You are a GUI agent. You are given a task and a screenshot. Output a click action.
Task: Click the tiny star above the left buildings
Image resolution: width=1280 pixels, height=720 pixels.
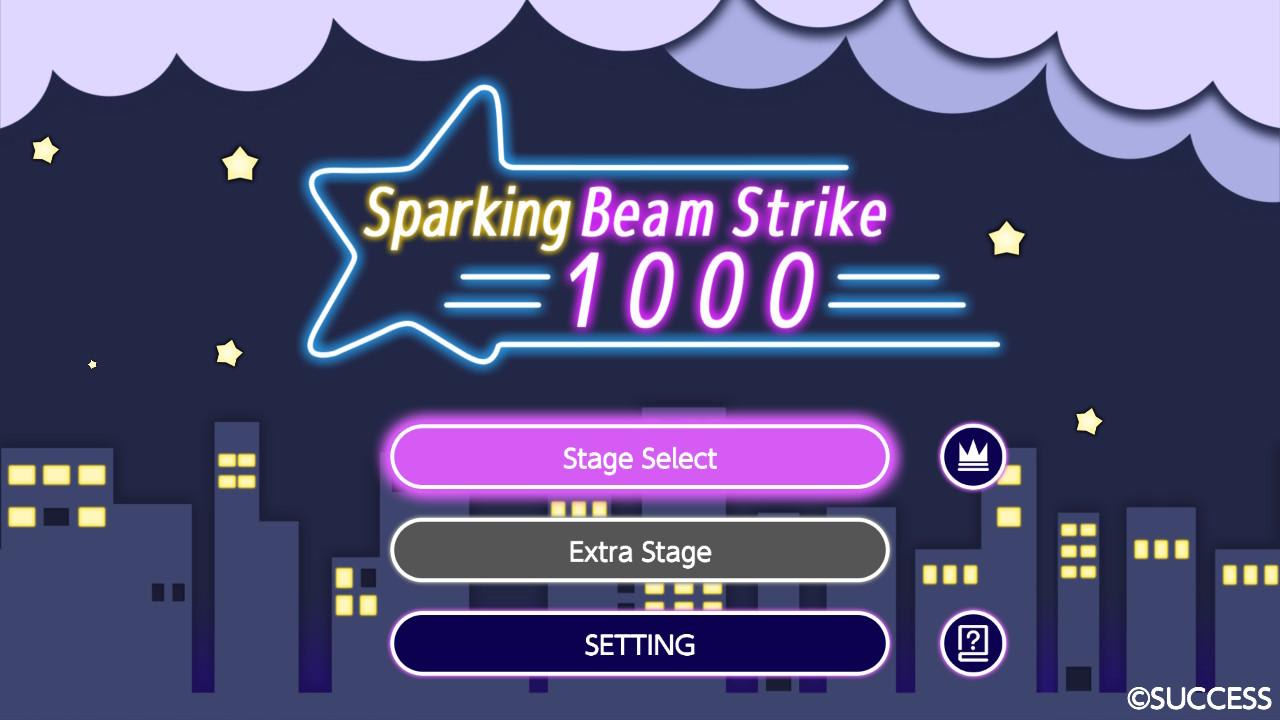[x=93, y=363]
